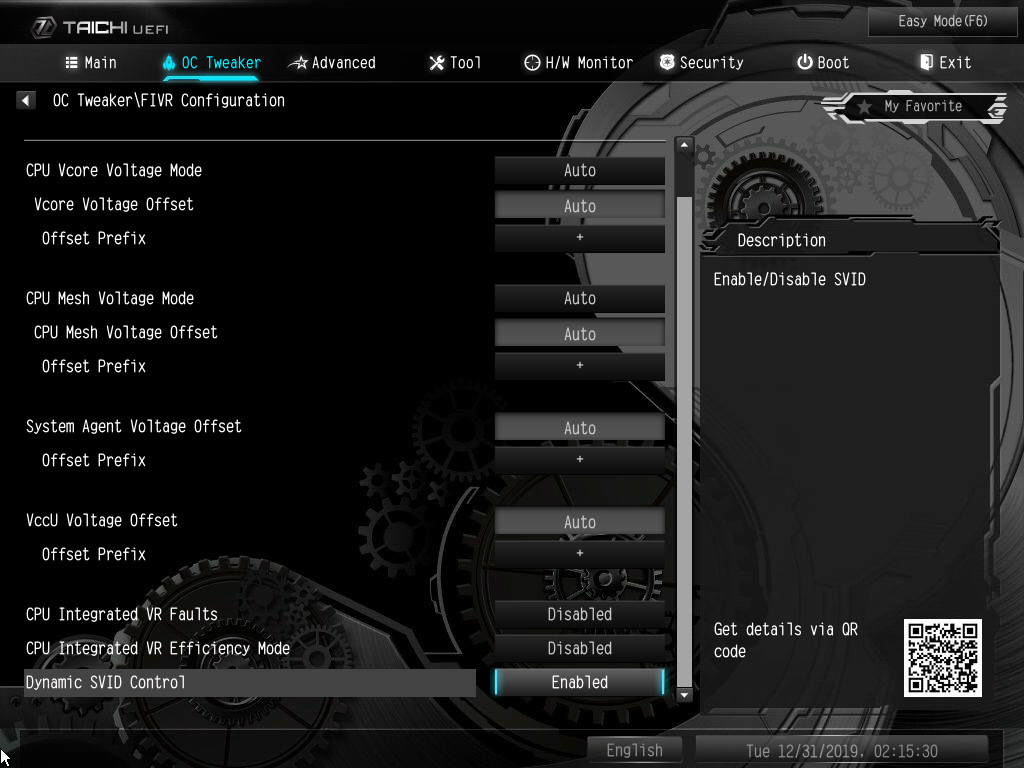Switch to Easy Mode
The image size is (1024, 768).
(929, 21)
